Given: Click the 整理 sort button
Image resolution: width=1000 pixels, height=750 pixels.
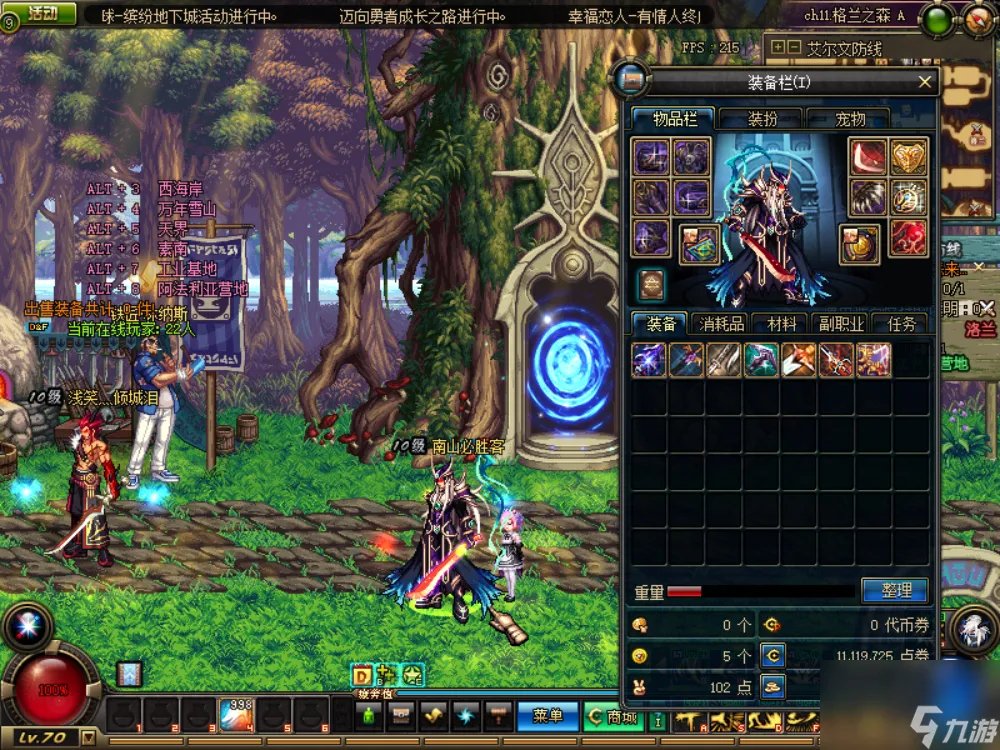Looking at the screenshot, I should (x=894, y=590).
